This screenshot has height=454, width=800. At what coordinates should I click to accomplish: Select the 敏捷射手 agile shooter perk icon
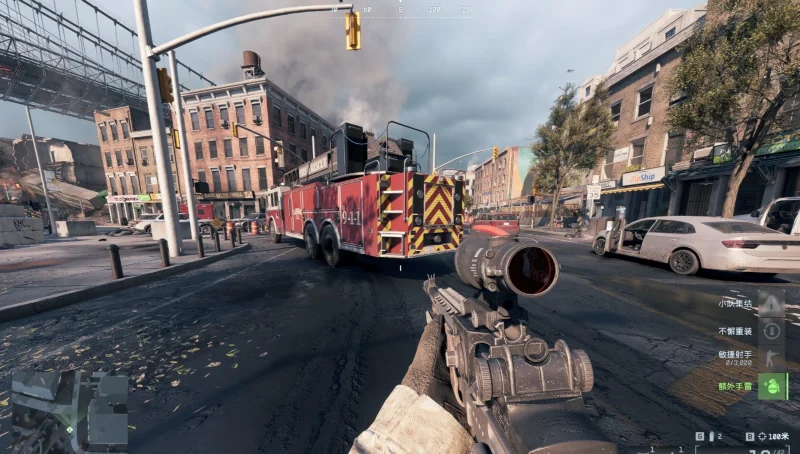pos(771,358)
